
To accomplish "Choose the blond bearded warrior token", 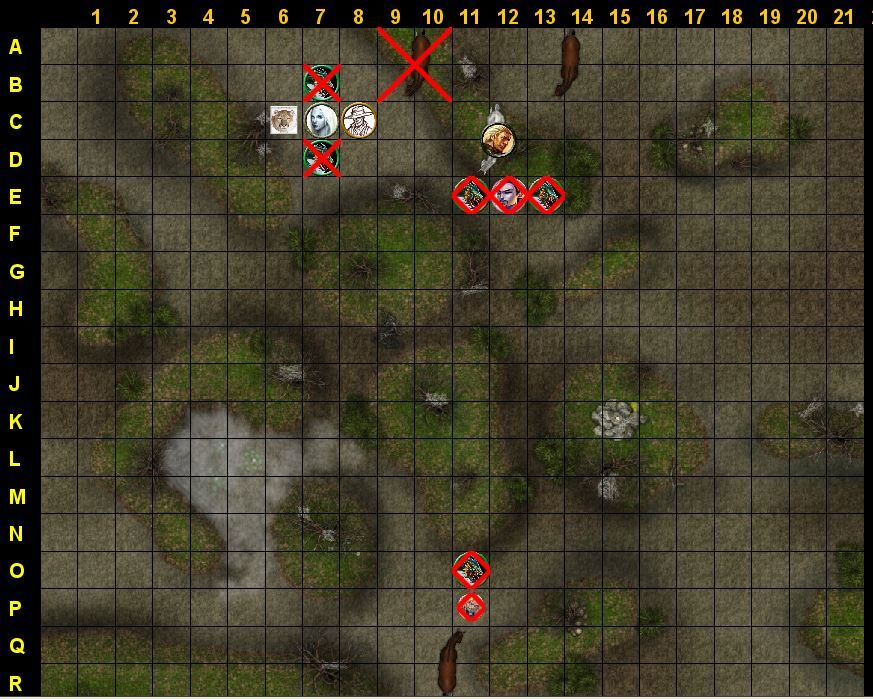I will [497, 140].
